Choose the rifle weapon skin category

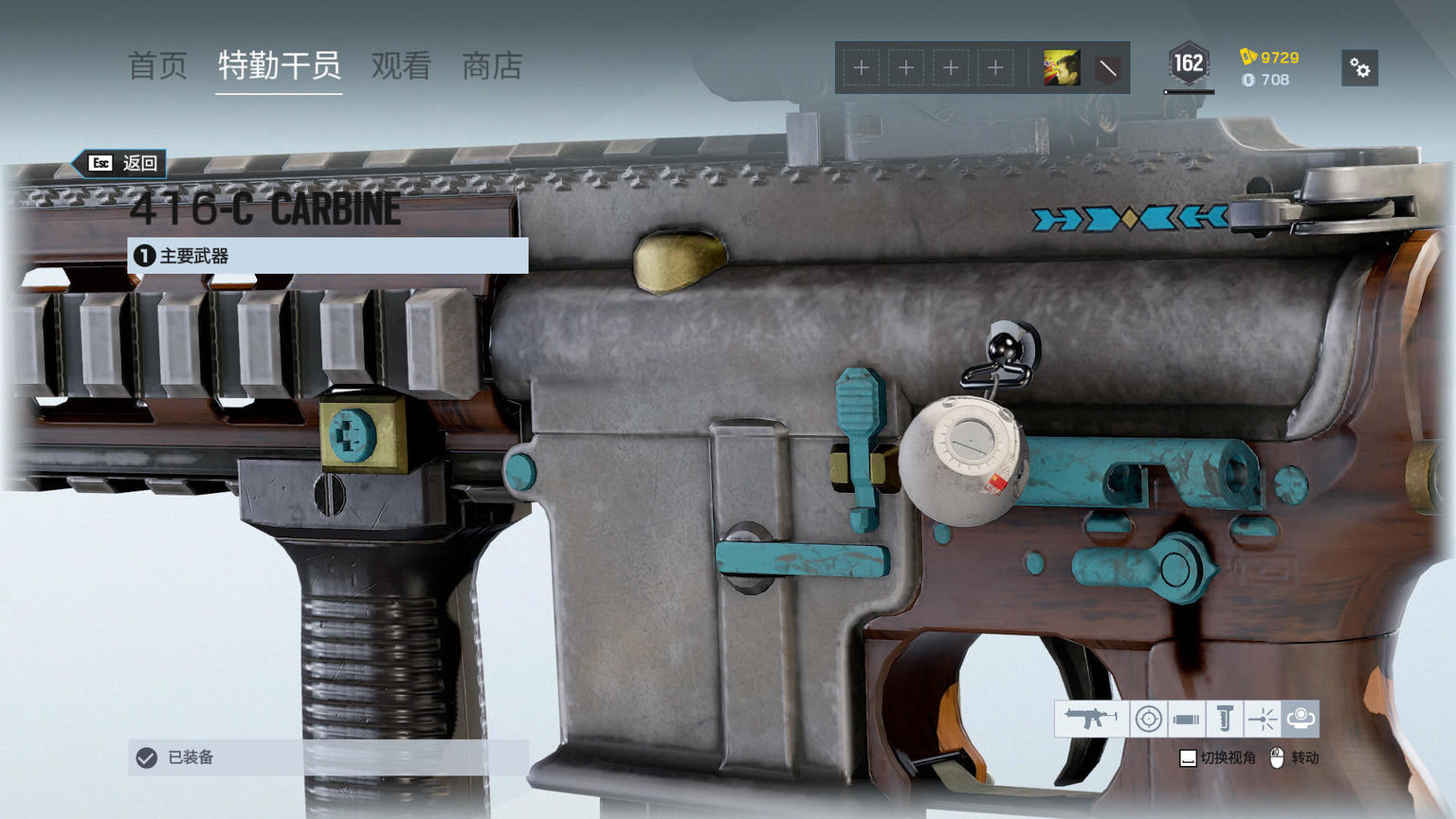1091,719
